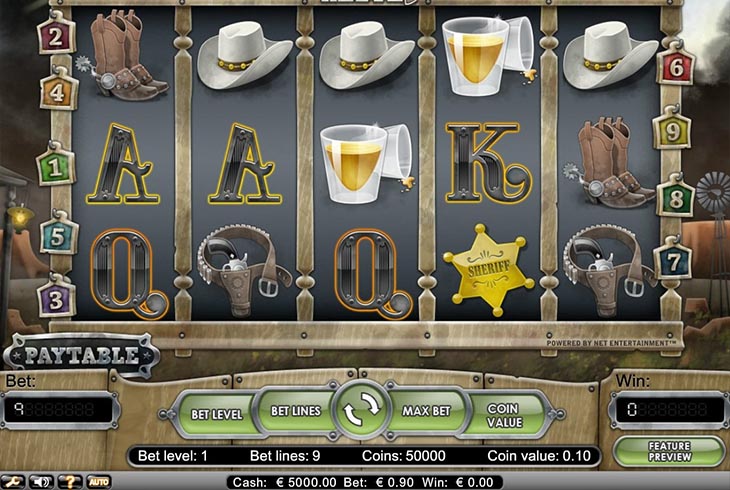Screen dimensions: 730x490
Task: Activate Max Bet
Action: (x=429, y=411)
